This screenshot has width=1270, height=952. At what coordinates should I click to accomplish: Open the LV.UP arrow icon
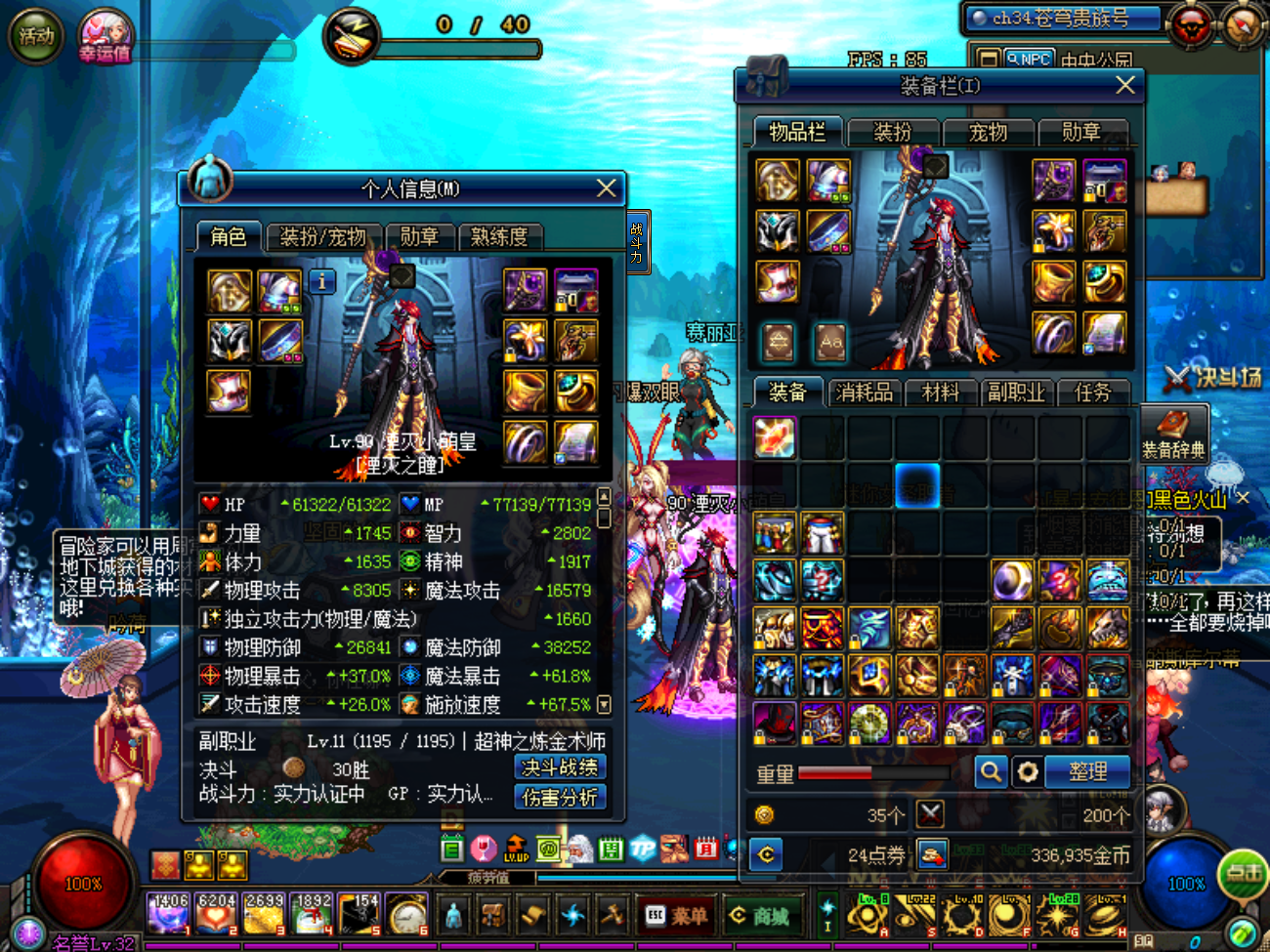click(x=516, y=849)
